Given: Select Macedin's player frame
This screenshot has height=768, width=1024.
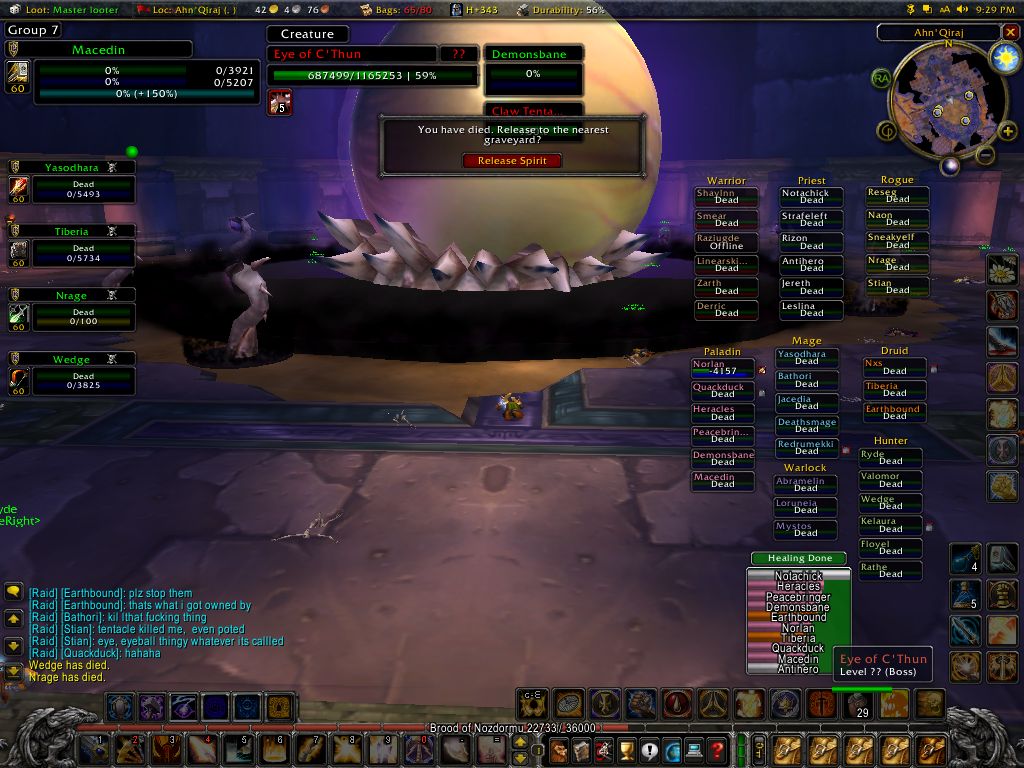Looking at the screenshot, I should point(112,70).
